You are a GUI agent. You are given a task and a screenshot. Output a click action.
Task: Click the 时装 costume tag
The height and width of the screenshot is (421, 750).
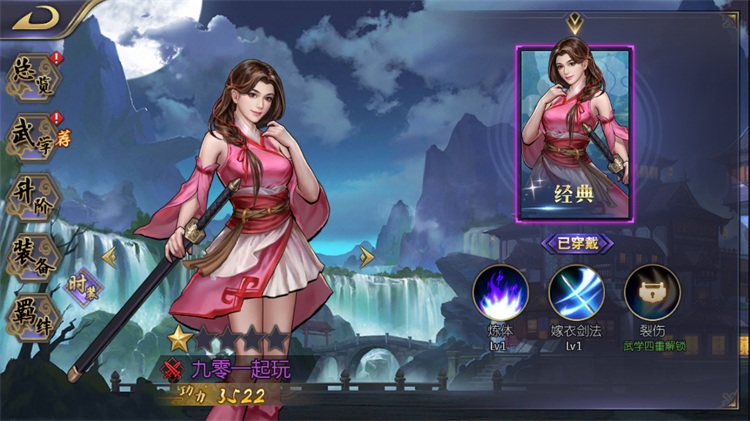[x=82, y=289]
